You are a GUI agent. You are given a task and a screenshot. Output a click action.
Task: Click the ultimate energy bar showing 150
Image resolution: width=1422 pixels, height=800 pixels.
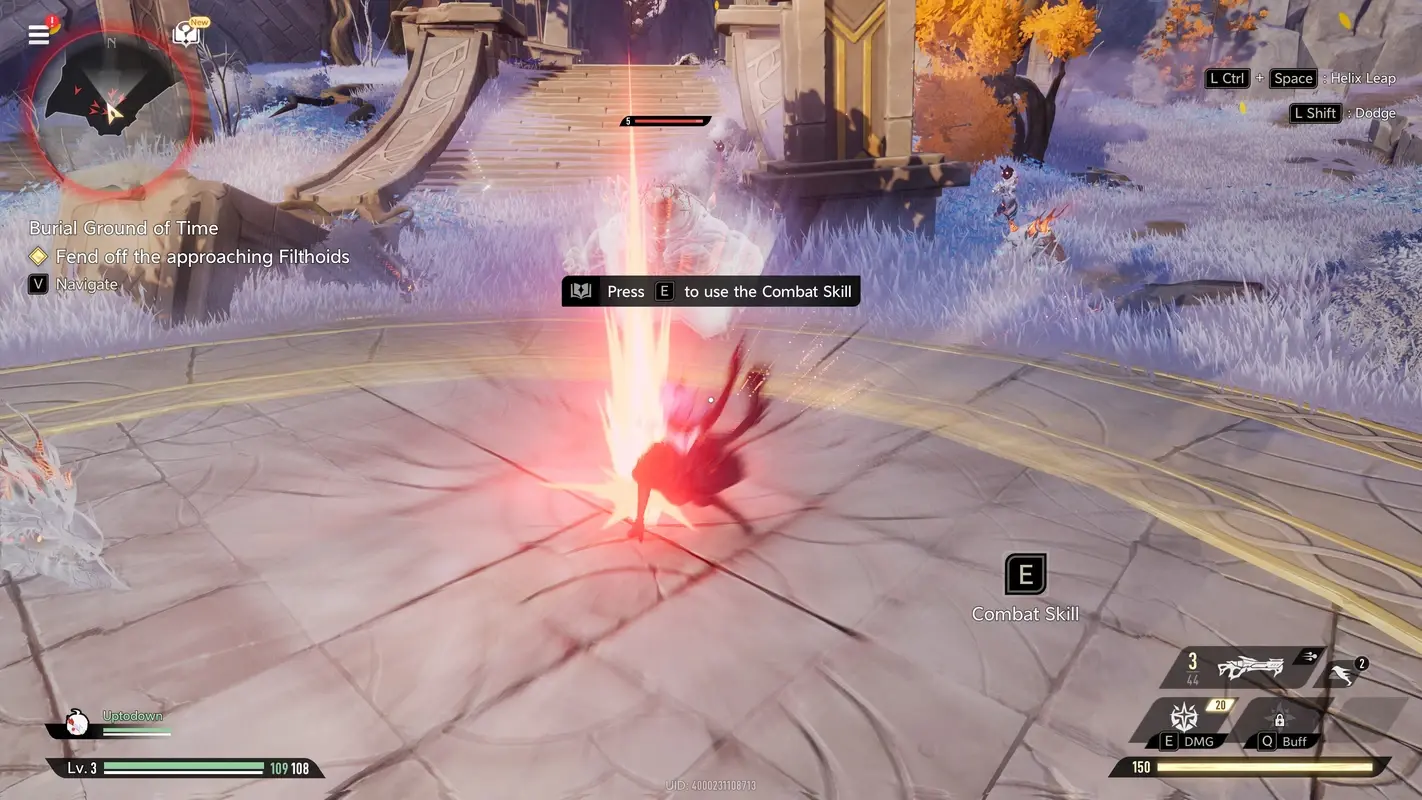tap(1250, 767)
